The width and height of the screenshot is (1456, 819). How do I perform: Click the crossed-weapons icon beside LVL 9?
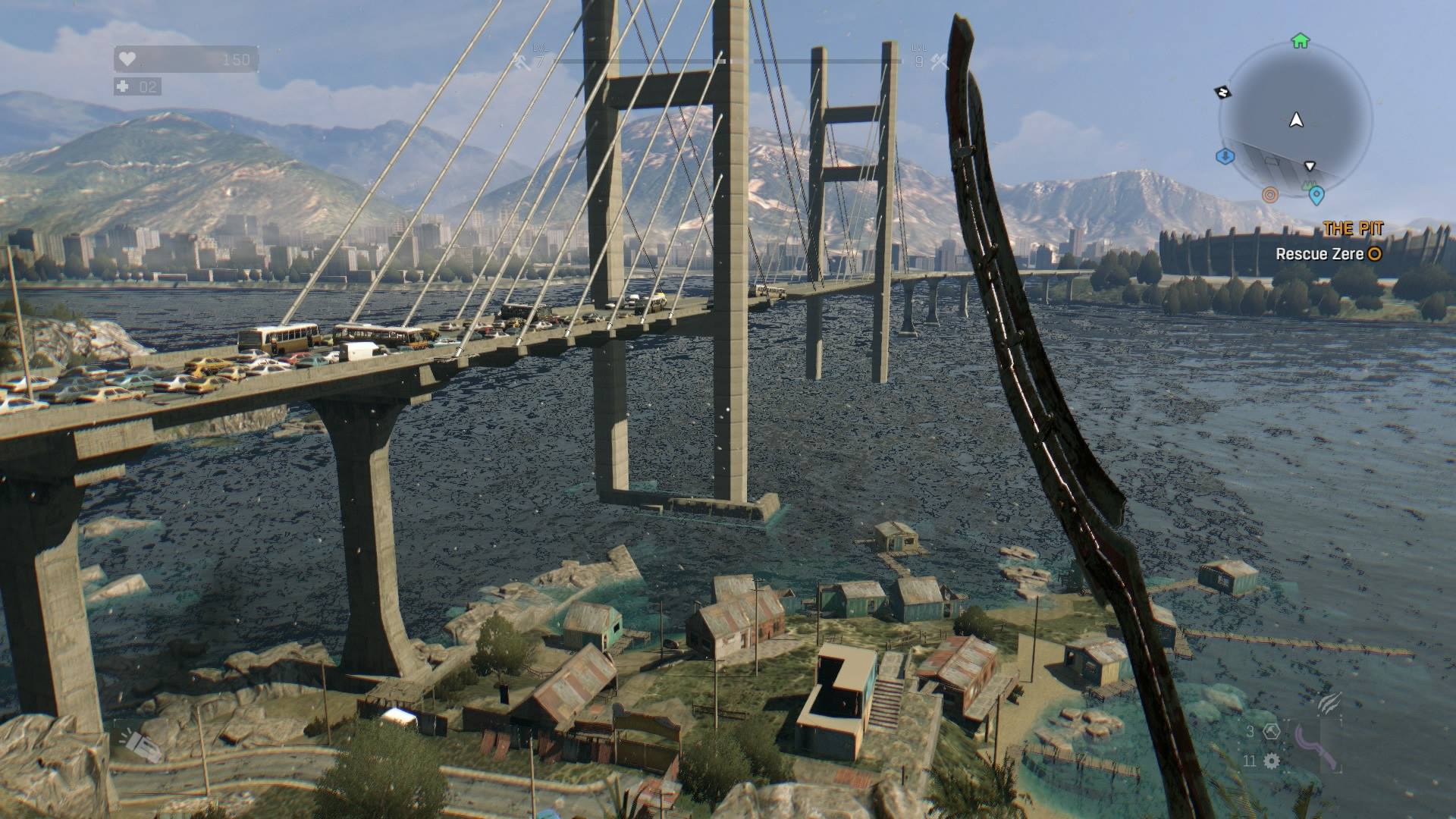(x=937, y=63)
